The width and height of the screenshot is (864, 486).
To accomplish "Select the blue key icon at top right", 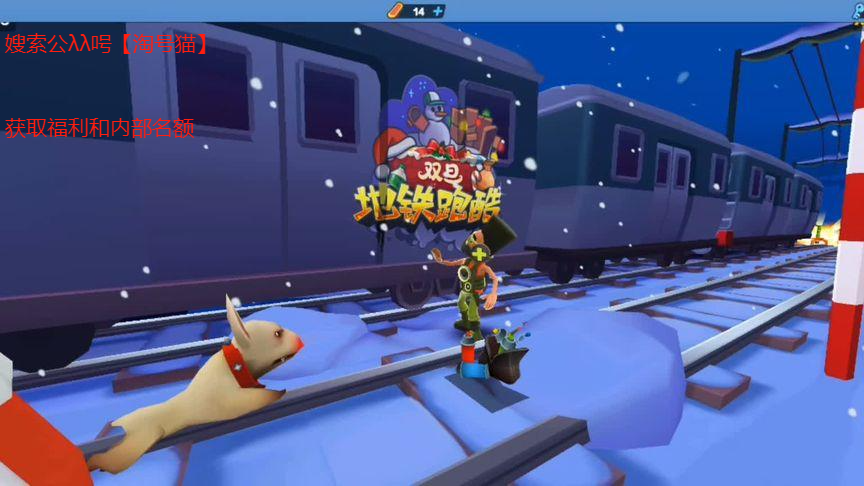I will [x=857, y=8].
